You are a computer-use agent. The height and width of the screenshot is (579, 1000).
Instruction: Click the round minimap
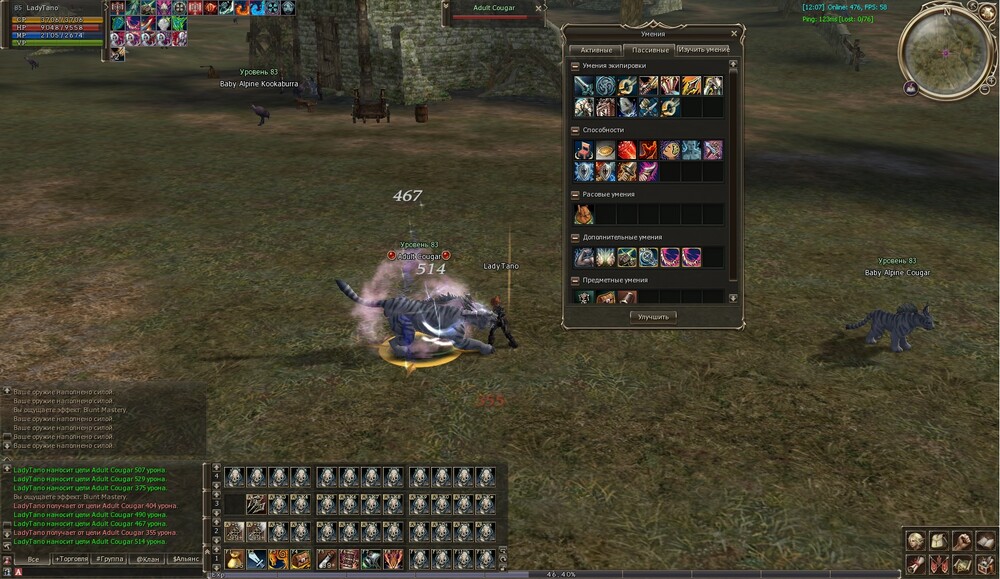[946, 51]
